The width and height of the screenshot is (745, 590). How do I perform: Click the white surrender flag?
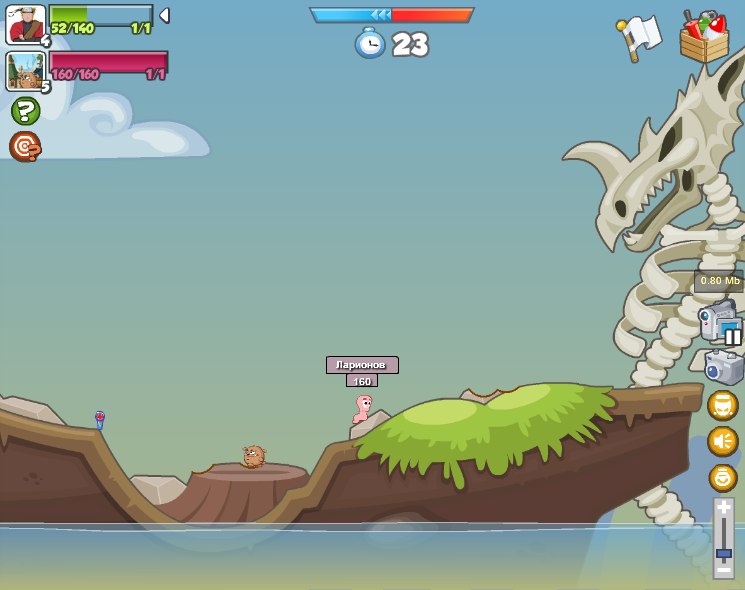(640, 36)
